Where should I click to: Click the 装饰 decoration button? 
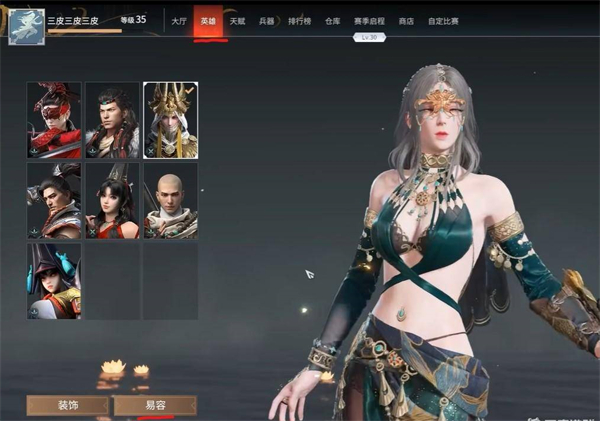pos(68,406)
